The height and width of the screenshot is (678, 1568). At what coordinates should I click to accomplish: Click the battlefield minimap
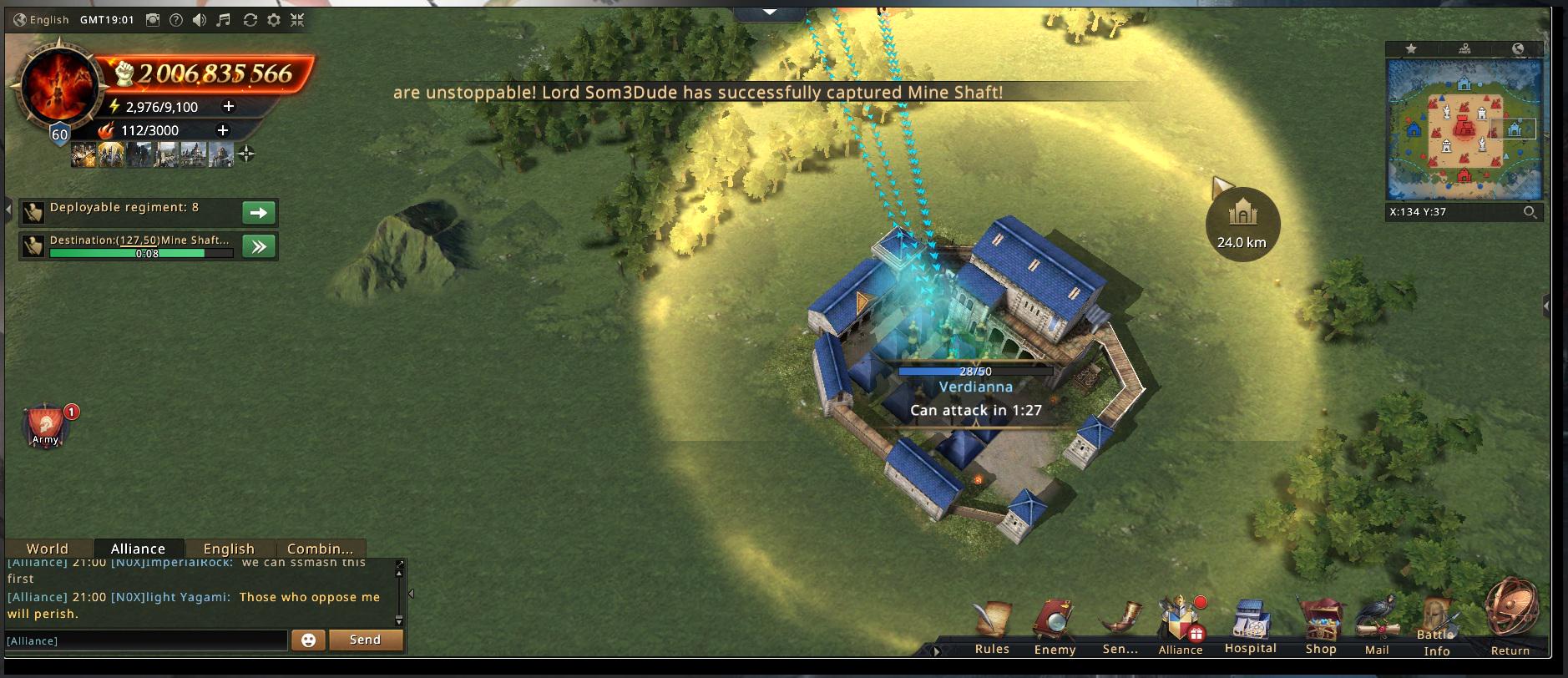pyautogui.click(x=1464, y=129)
